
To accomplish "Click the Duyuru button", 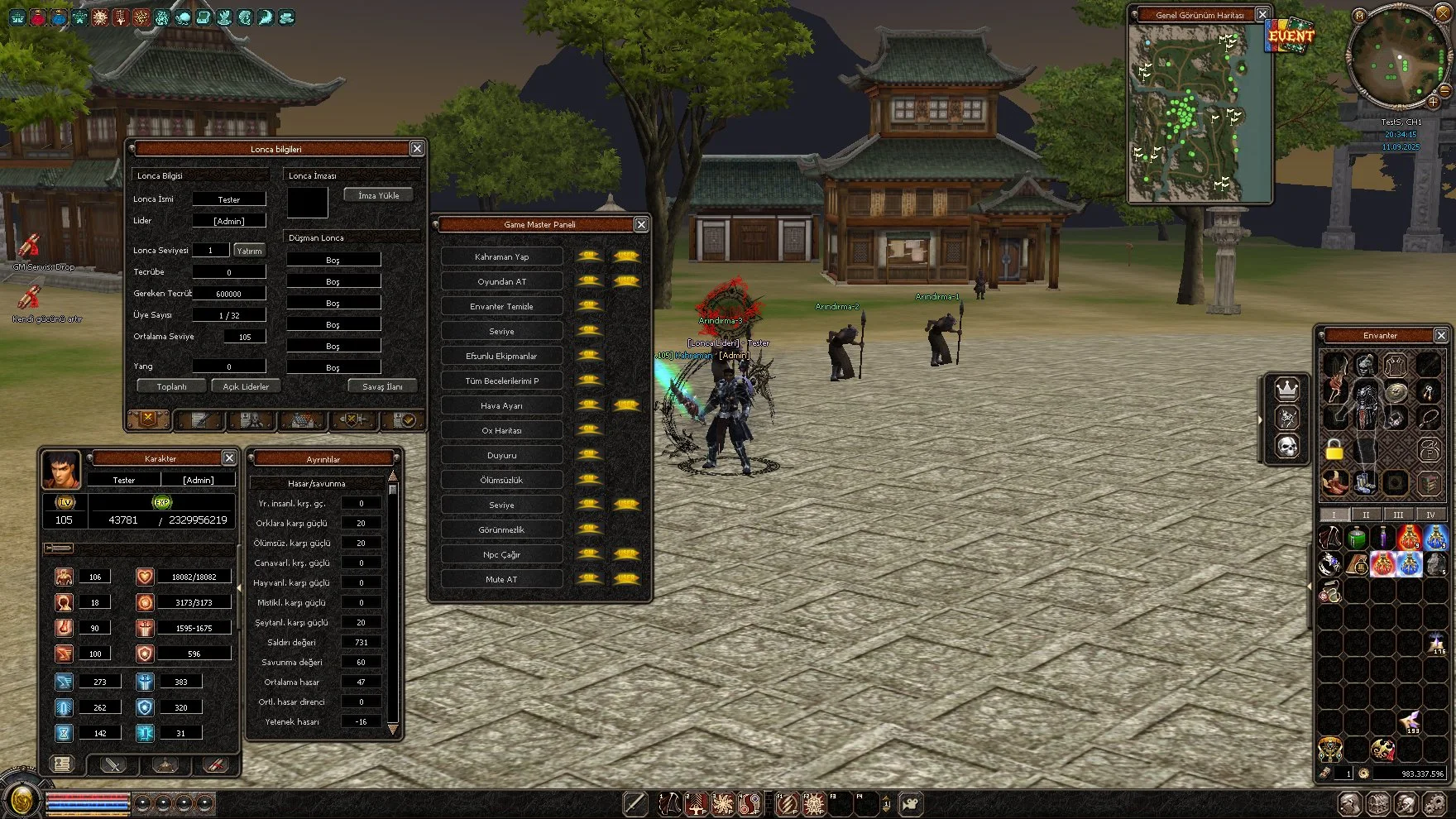I will pos(502,455).
